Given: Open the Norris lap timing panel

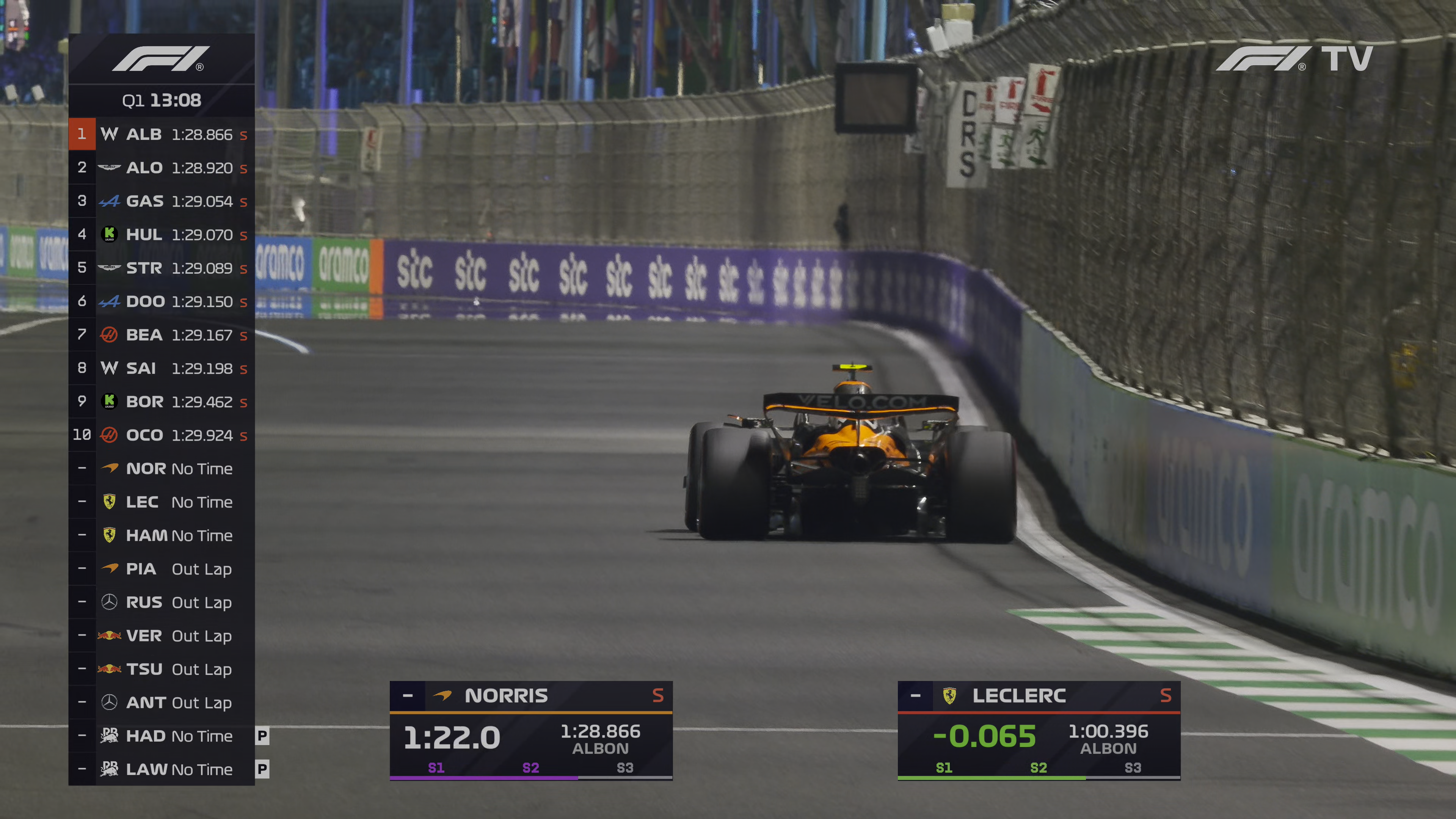Looking at the screenshot, I should pos(531,730).
